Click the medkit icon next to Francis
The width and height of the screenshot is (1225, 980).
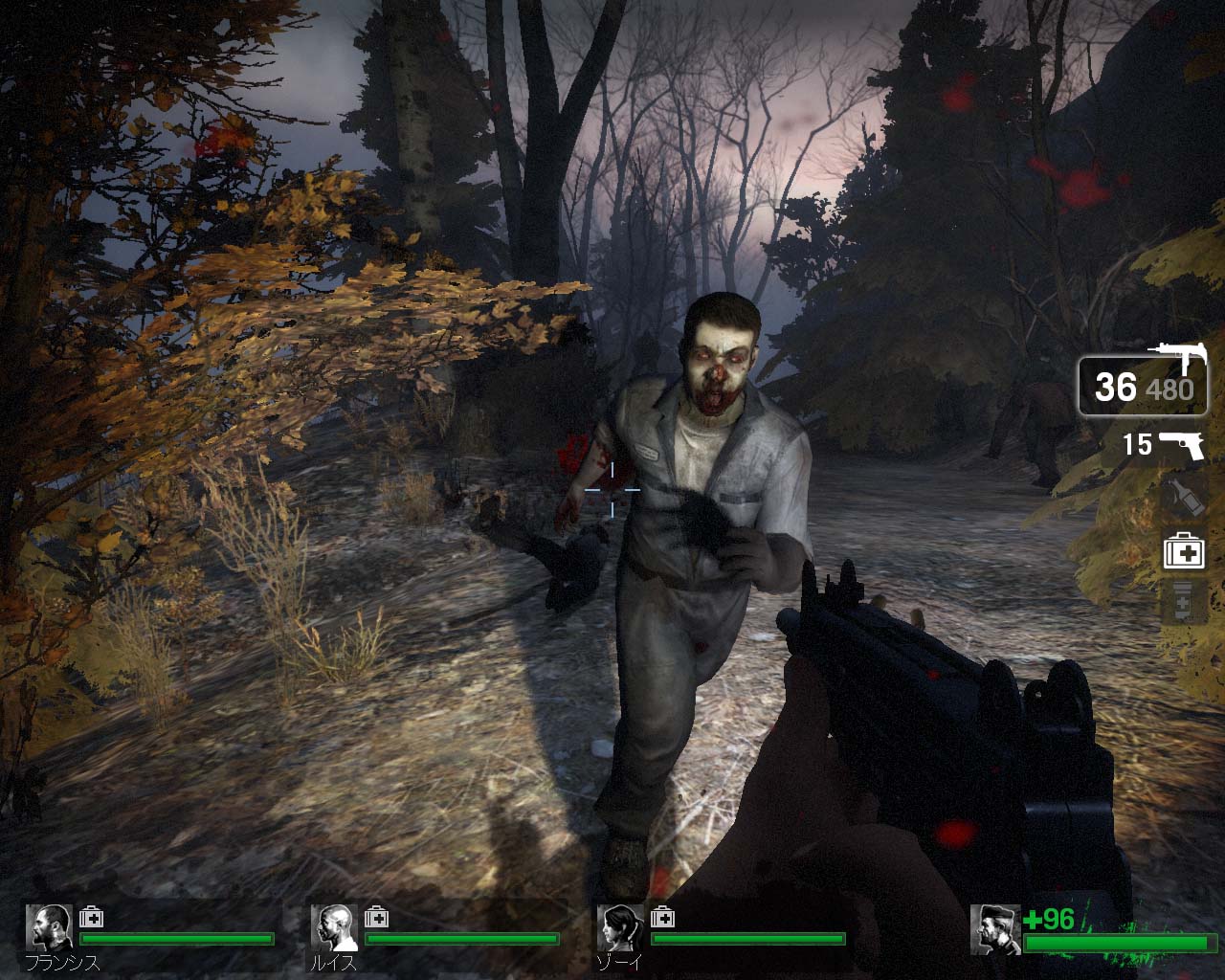coord(92,918)
